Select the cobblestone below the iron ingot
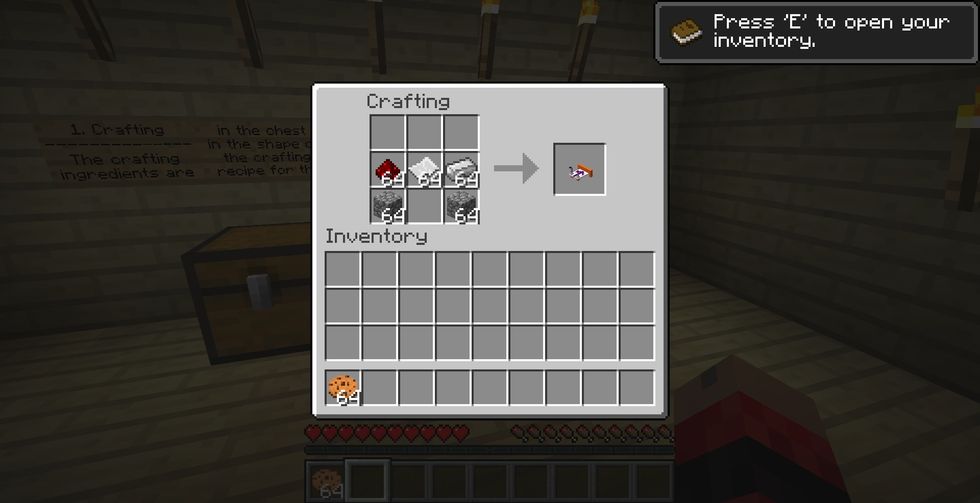Screen dimensions: 980x503 [461, 206]
